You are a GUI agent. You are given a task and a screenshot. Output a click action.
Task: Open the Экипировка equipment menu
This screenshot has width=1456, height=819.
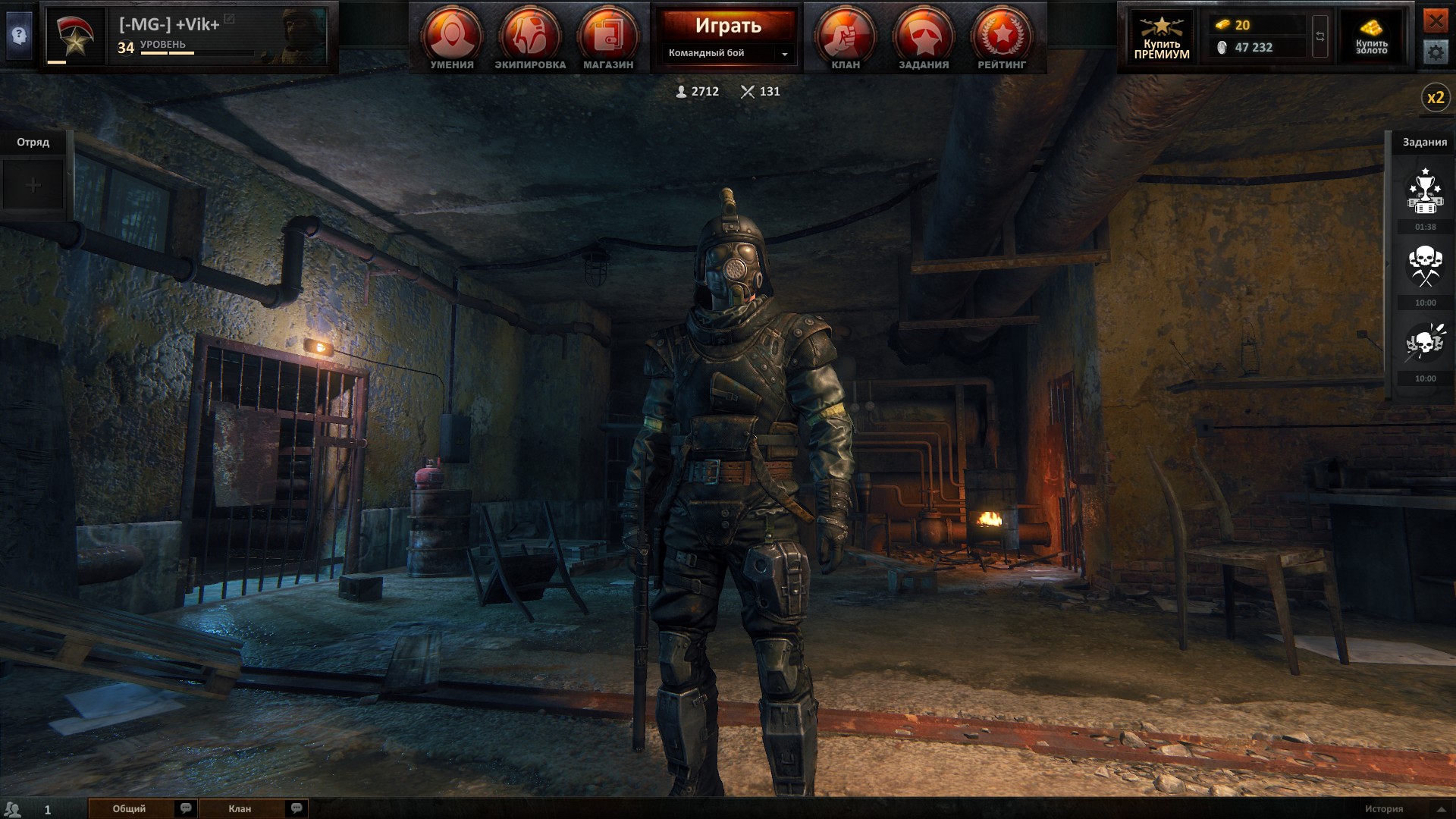[530, 38]
